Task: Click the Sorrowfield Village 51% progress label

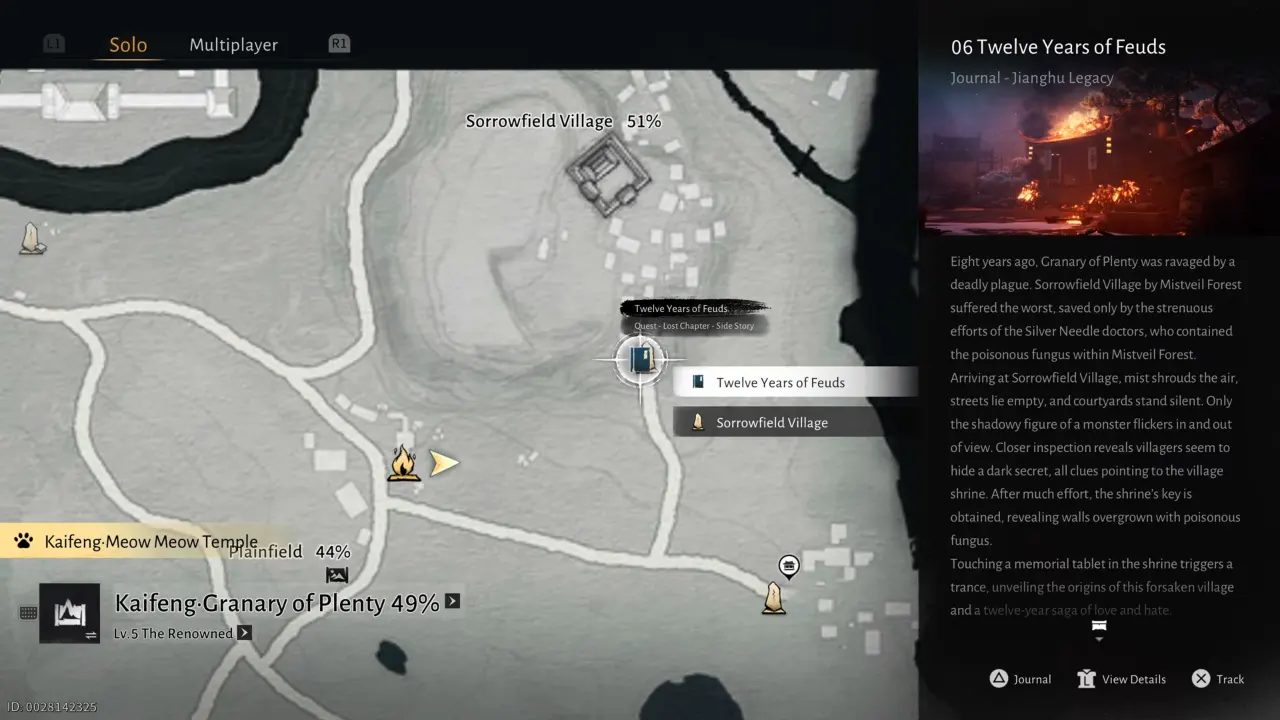Action: [x=563, y=120]
